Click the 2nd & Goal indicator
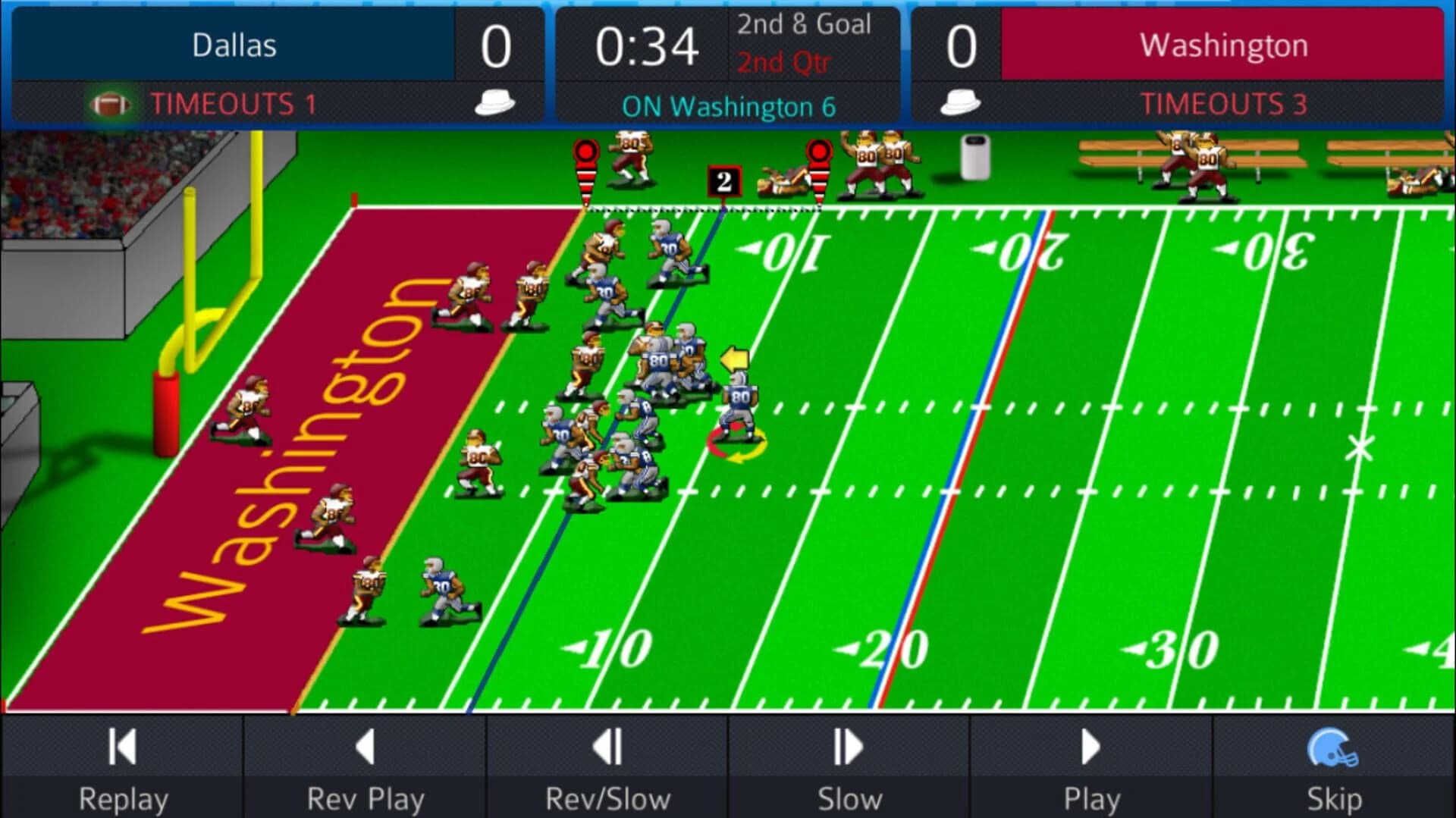 805,24
